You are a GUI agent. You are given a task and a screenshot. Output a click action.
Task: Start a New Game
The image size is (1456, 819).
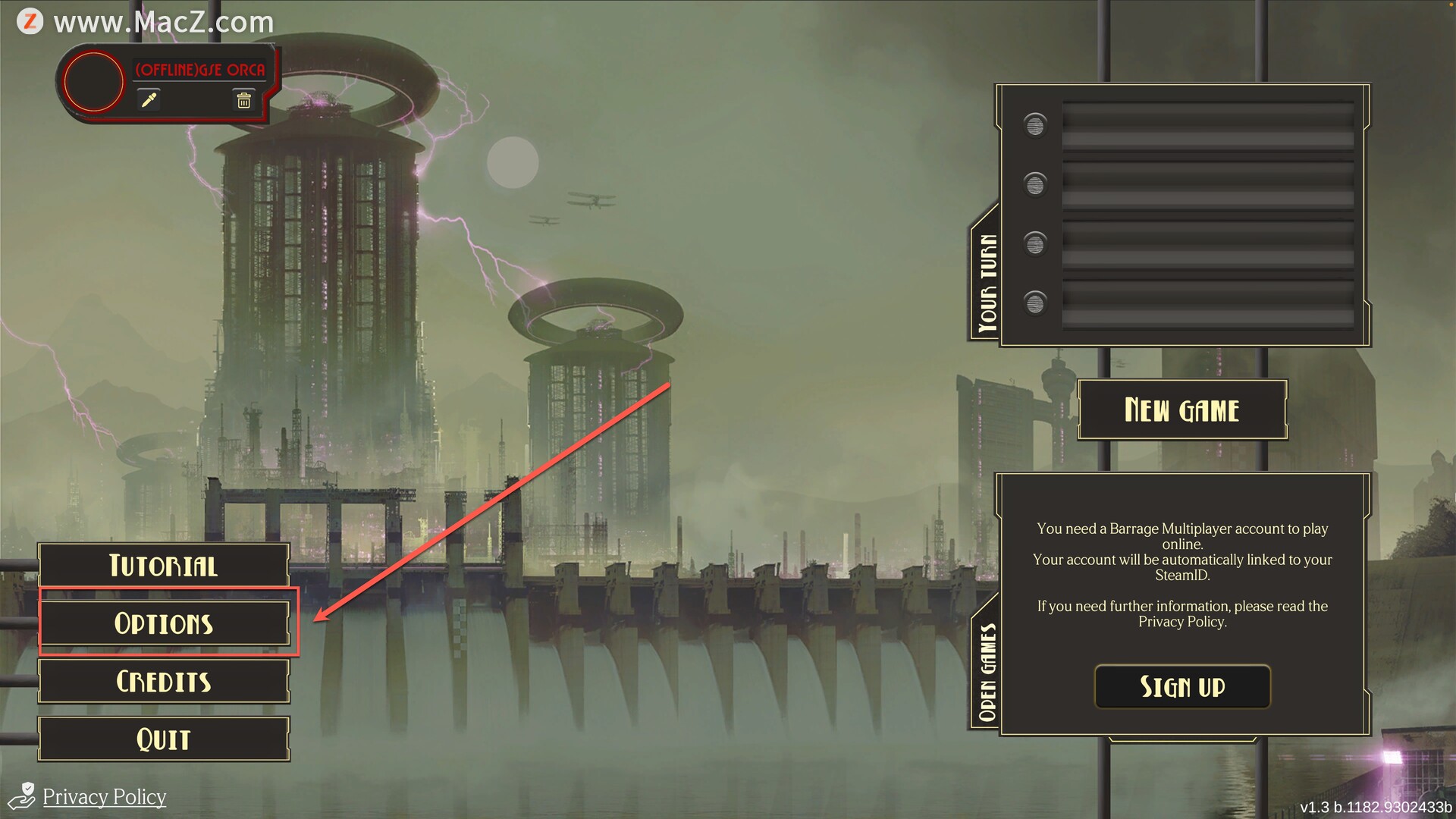click(x=1181, y=410)
